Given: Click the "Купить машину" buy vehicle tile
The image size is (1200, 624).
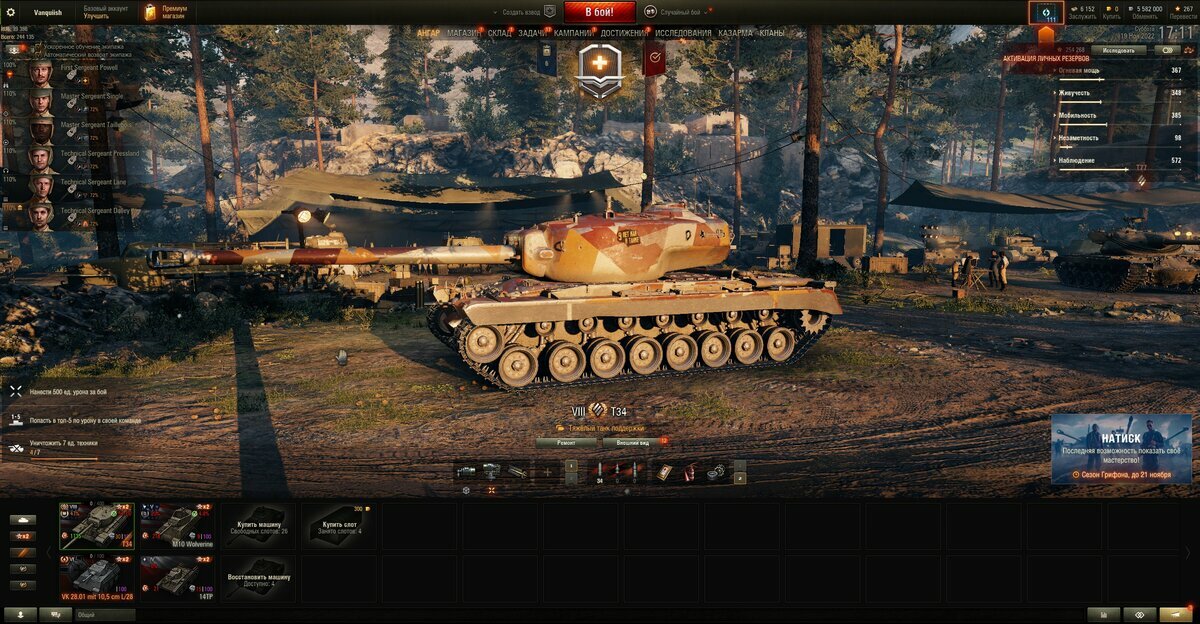Looking at the screenshot, I should tap(258, 526).
